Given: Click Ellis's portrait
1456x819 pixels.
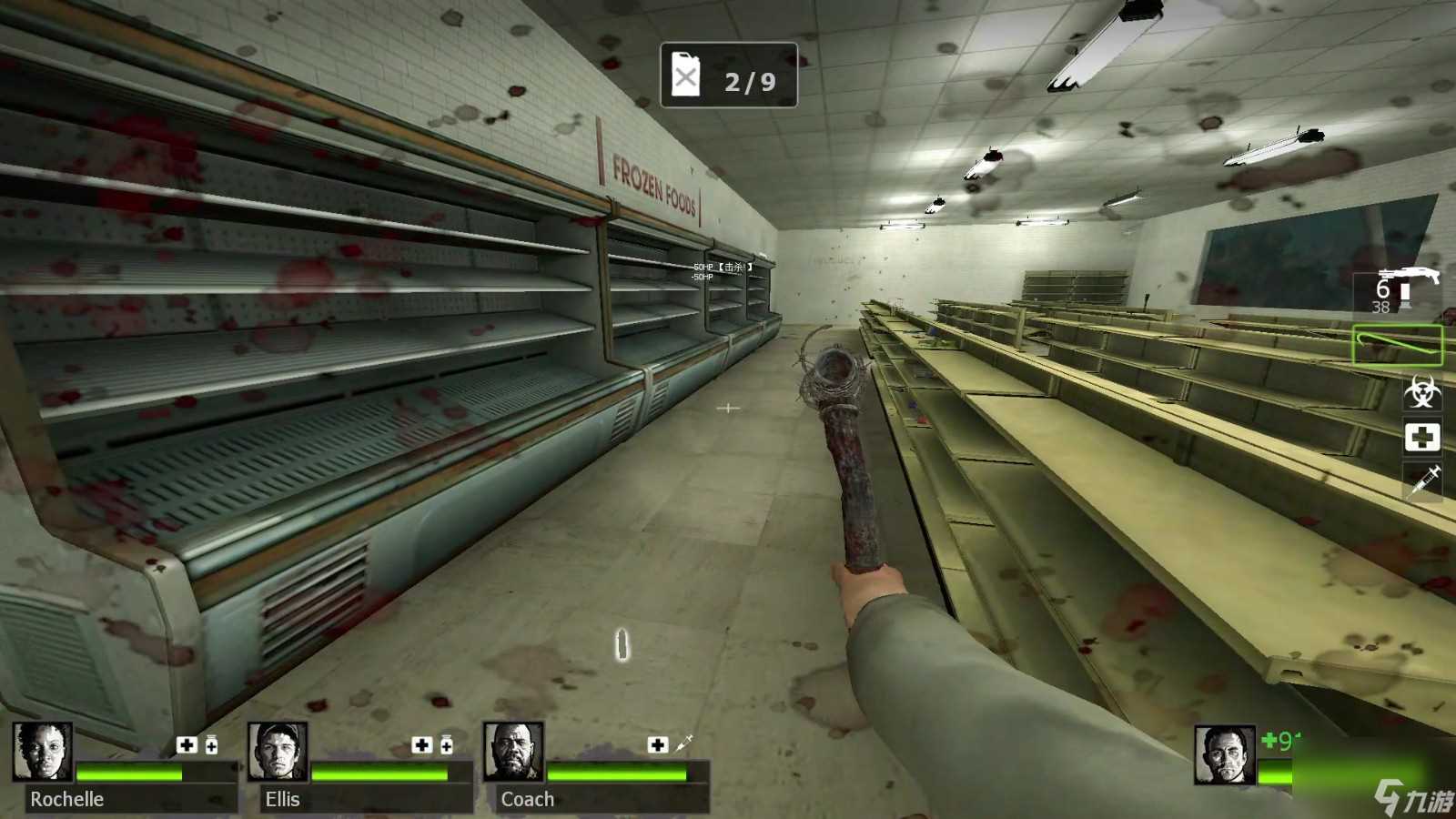Looking at the screenshot, I should (278, 752).
